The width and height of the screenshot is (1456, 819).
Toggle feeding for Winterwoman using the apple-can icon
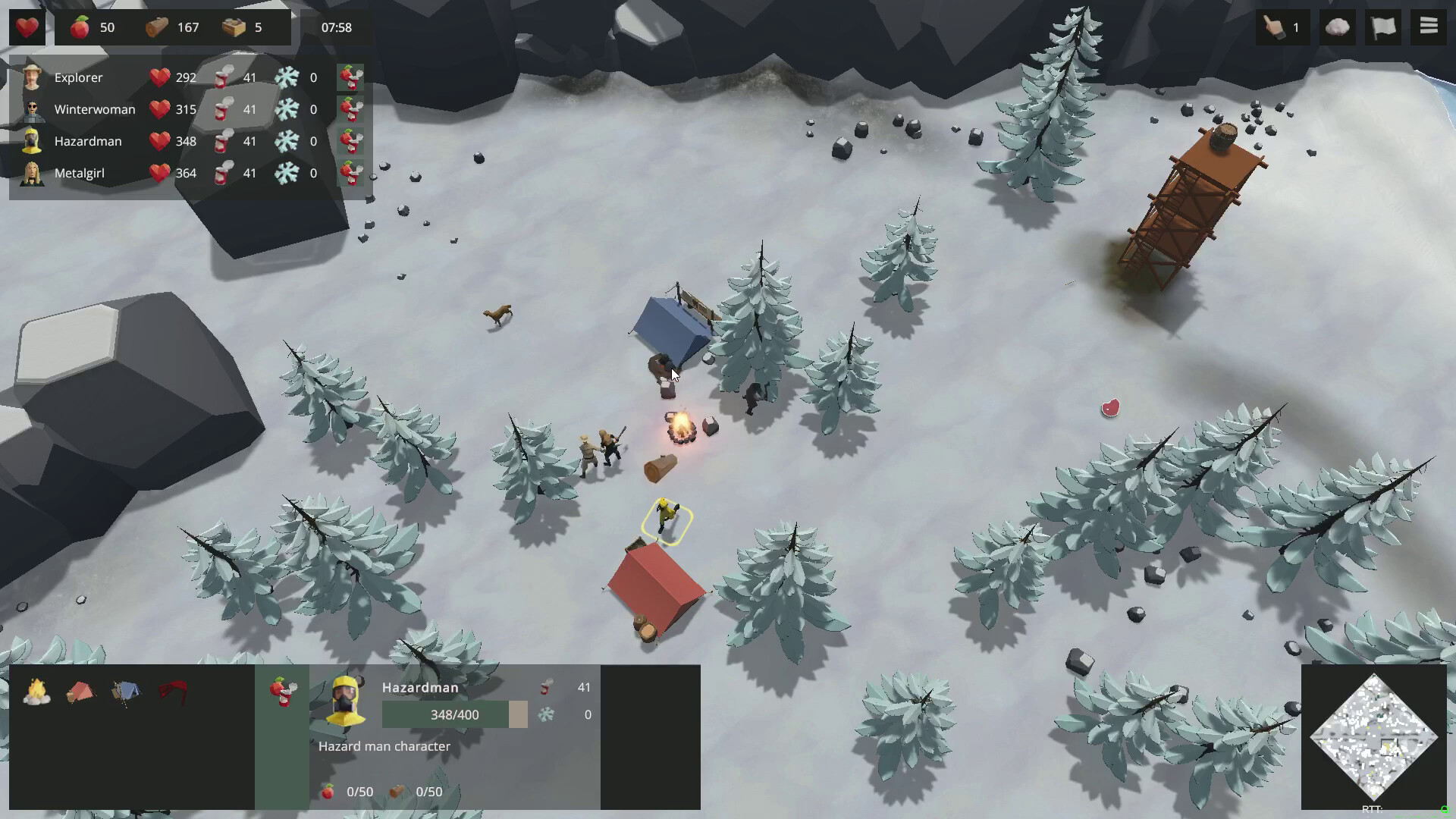351,108
